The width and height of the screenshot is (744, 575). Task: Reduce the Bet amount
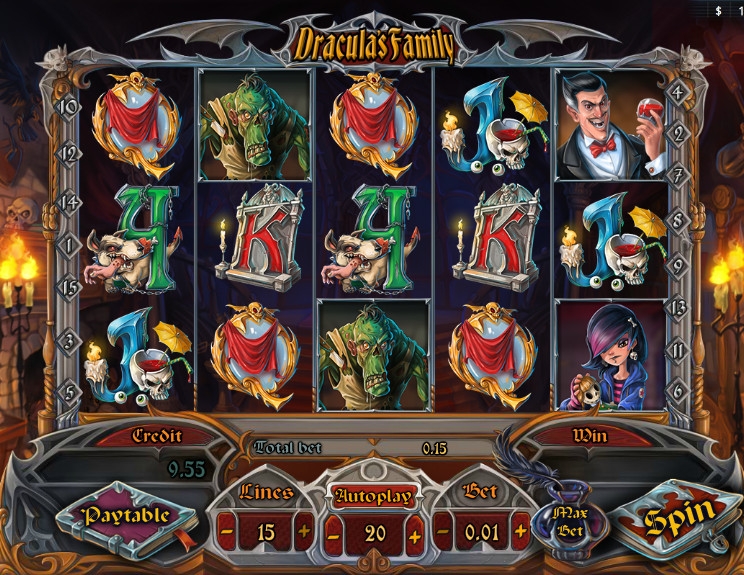[x=444, y=532]
